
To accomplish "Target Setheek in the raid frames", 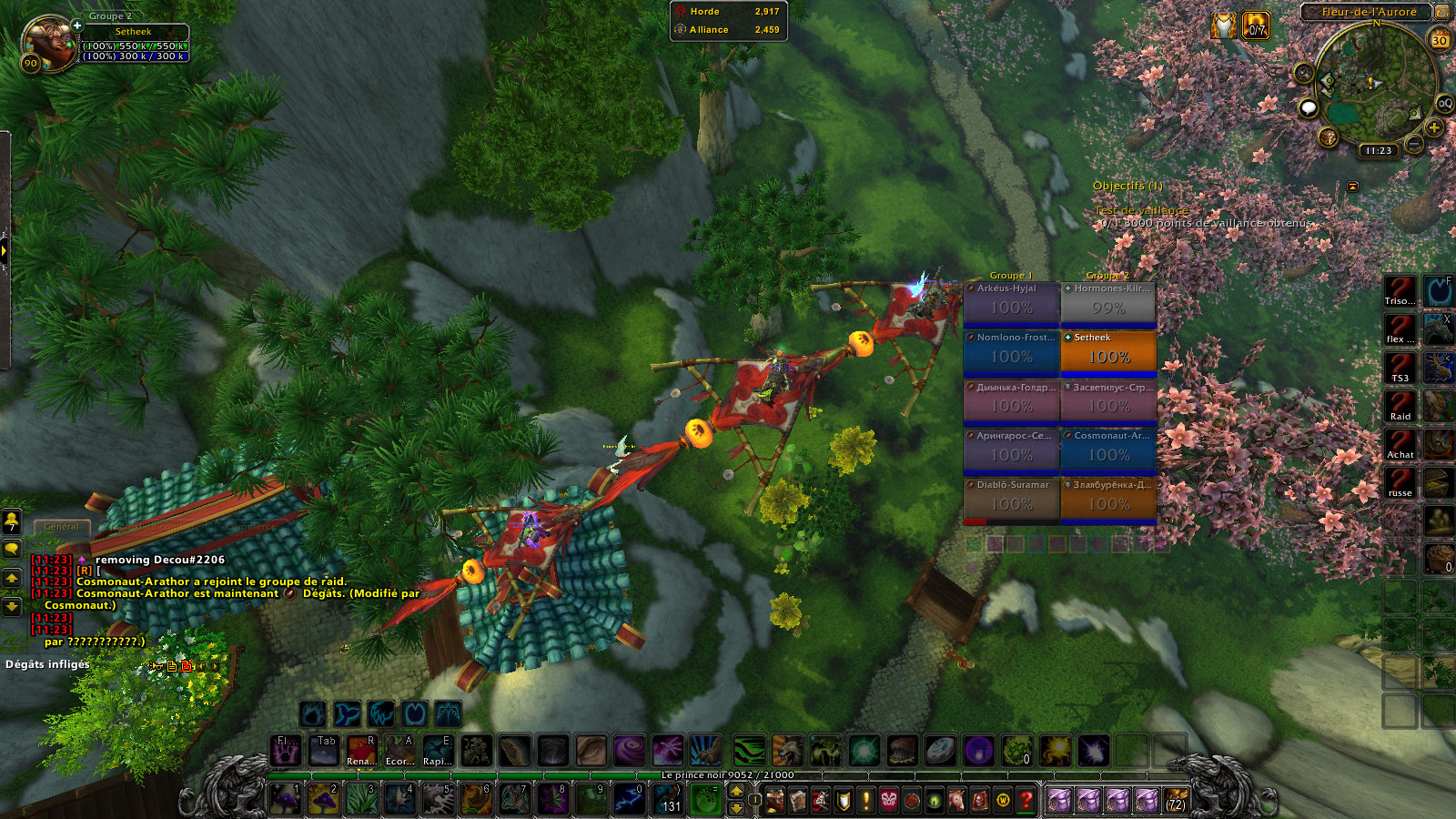I will pos(1108,352).
